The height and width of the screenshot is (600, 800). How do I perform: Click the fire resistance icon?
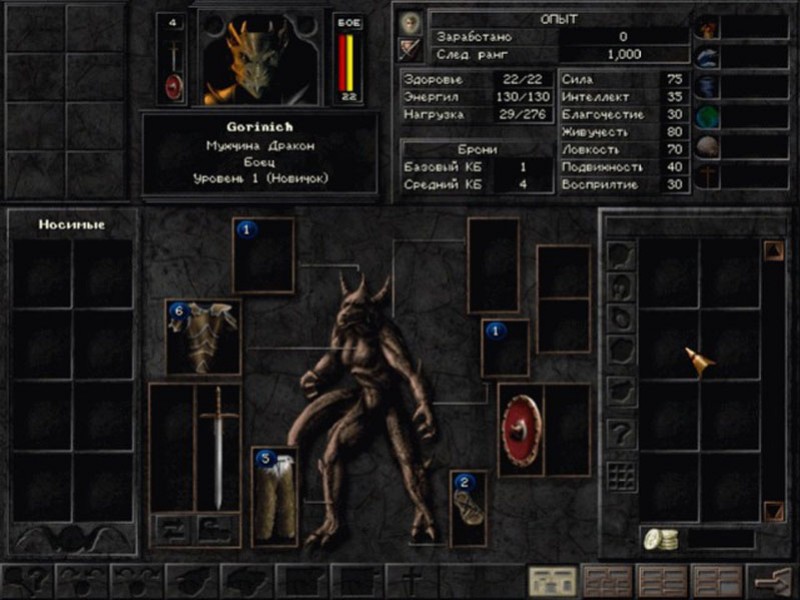708,28
